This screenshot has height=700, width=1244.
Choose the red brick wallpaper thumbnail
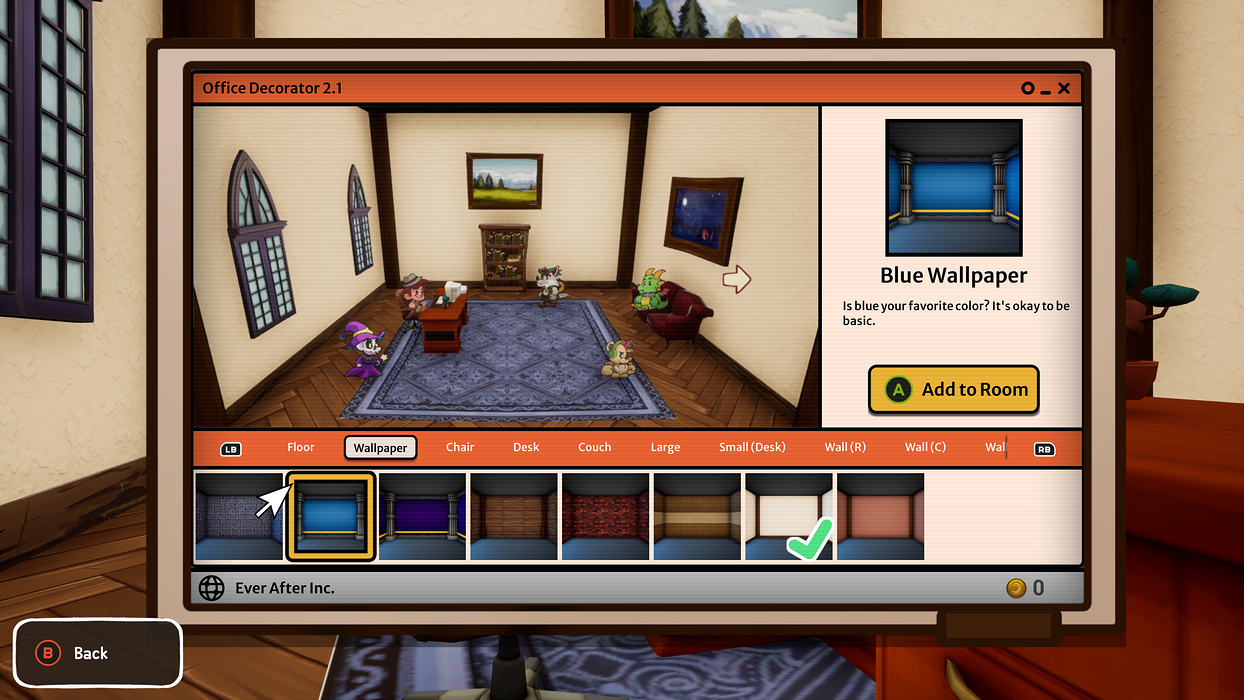click(x=606, y=517)
